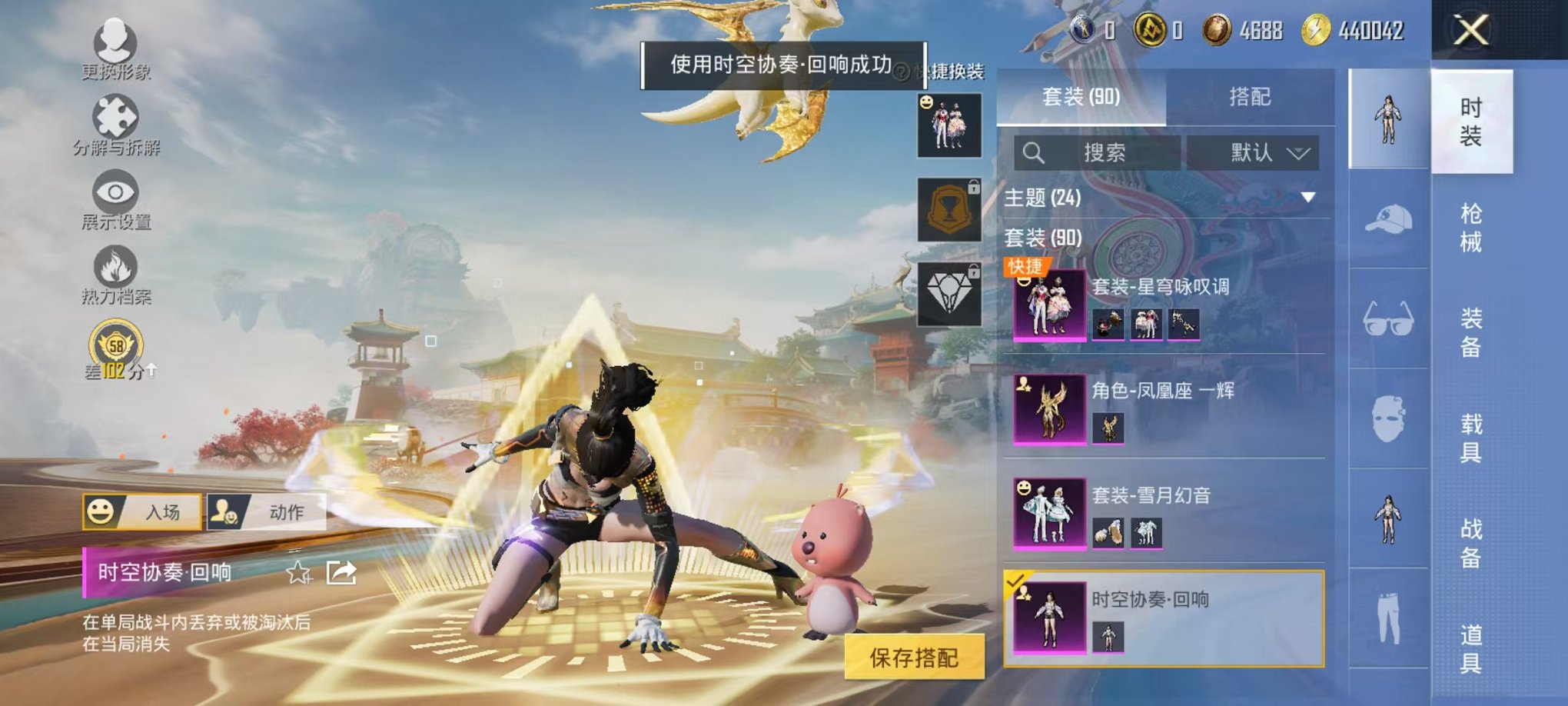The width and height of the screenshot is (1568, 706).
Task: Click the 搜索 search field
Action: click(x=1107, y=153)
